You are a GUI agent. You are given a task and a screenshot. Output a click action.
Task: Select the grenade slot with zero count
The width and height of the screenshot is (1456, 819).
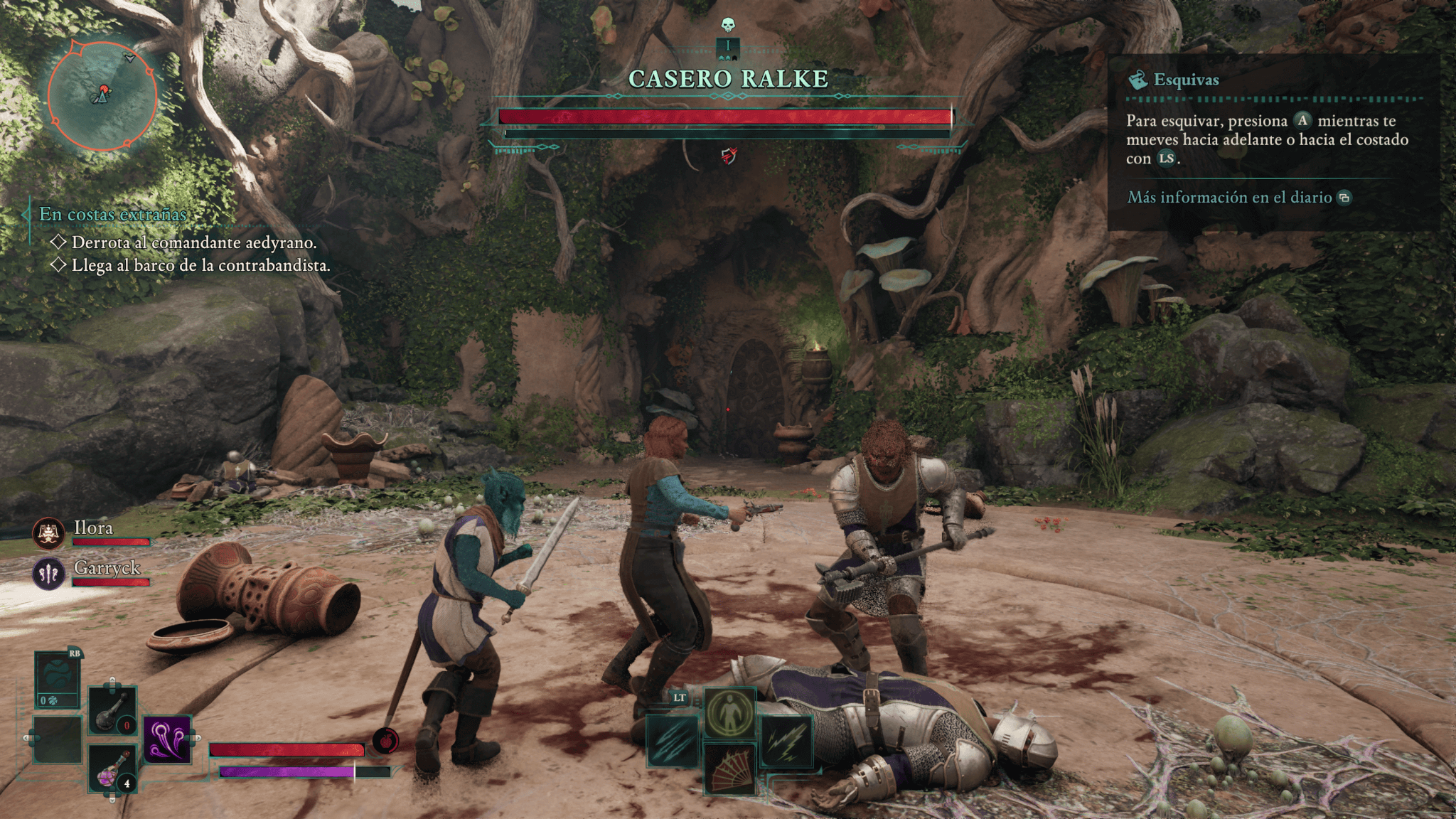click(112, 711)
